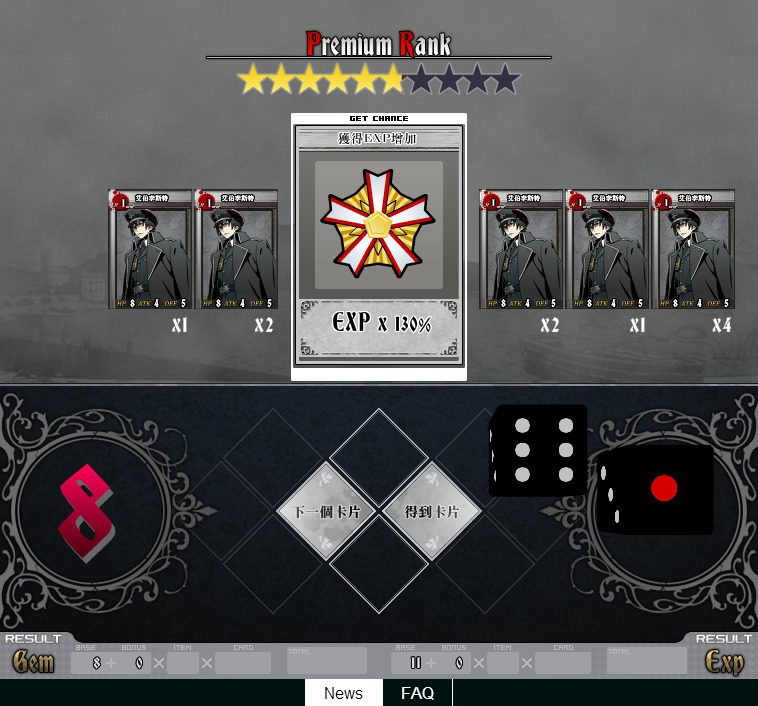Pick the EXP x 130% chance card
758x706 pixels.
pyautogui.click(x=379, y=246)
